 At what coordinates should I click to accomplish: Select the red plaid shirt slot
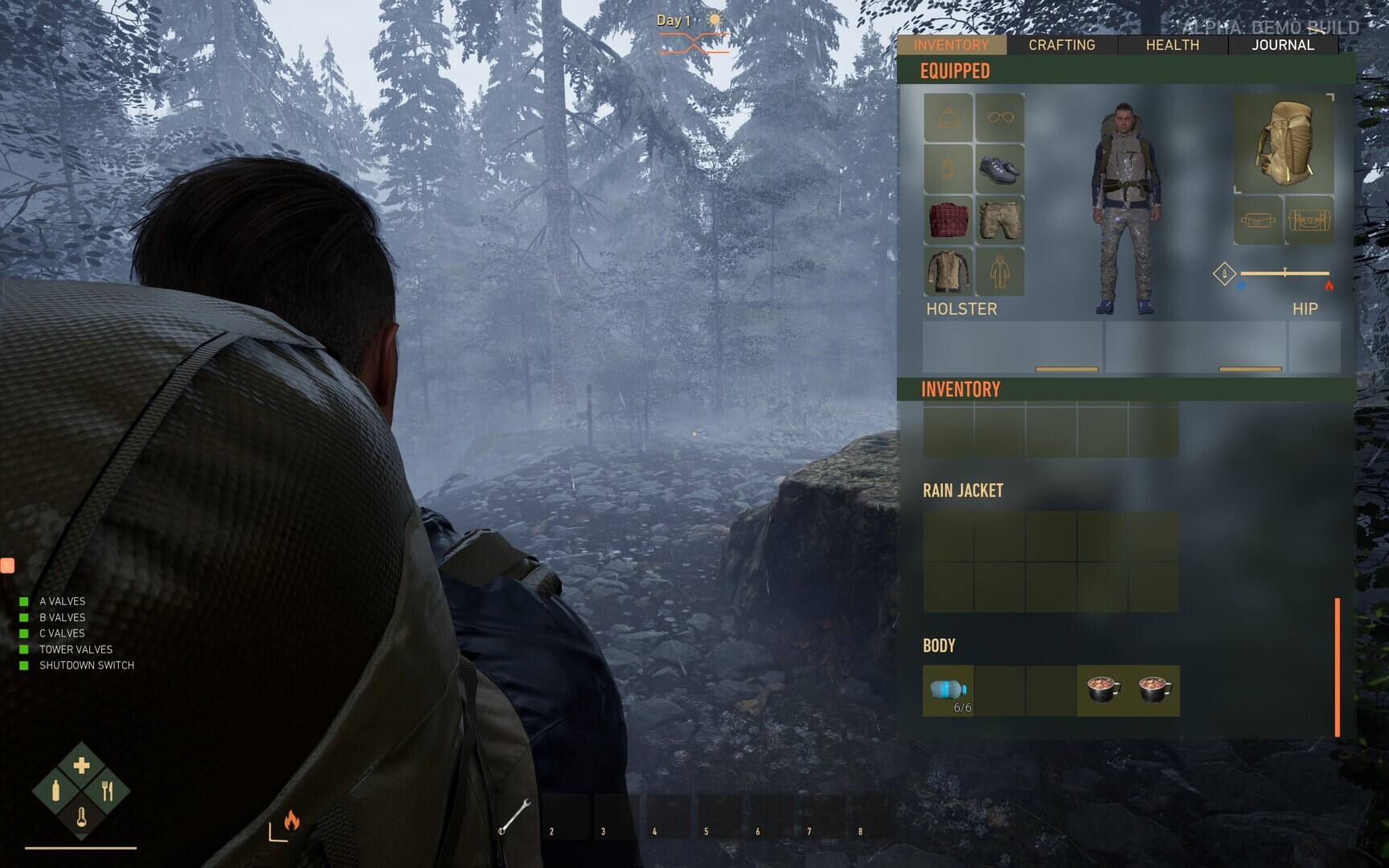pos(949,219)
